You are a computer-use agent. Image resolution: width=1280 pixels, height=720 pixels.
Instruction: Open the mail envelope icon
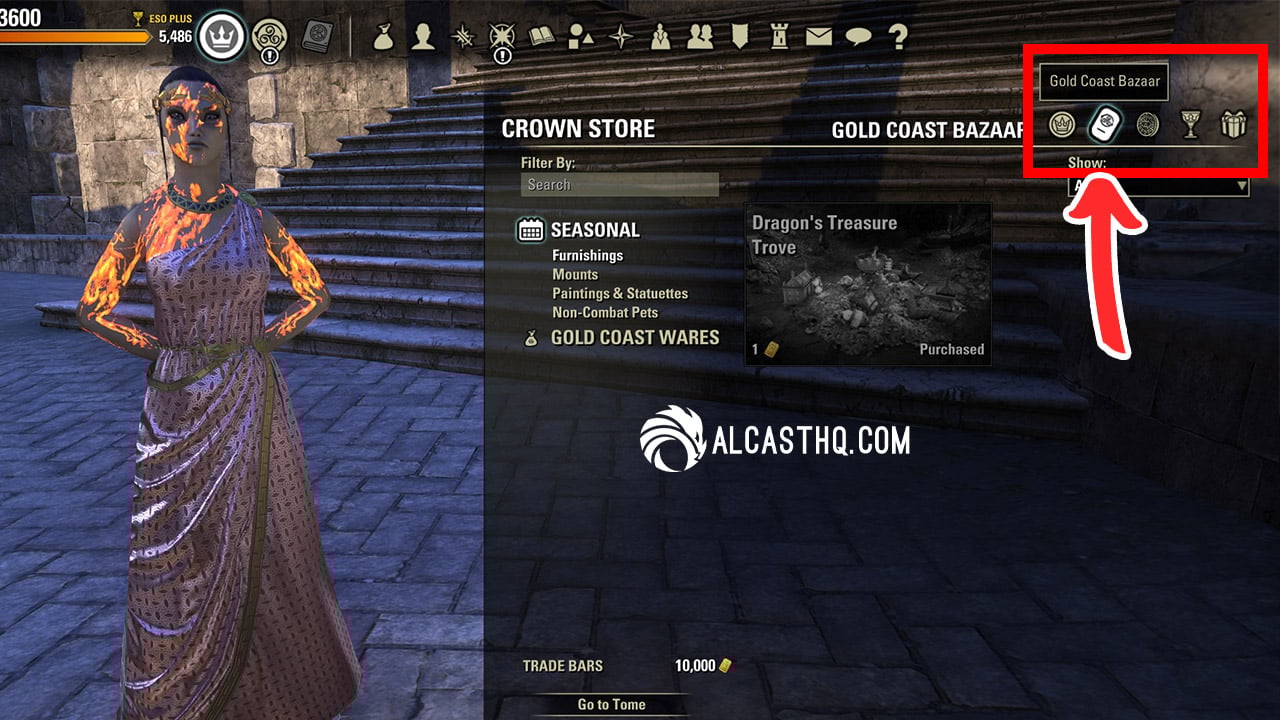pyautogui.click(x=819, y=37)
